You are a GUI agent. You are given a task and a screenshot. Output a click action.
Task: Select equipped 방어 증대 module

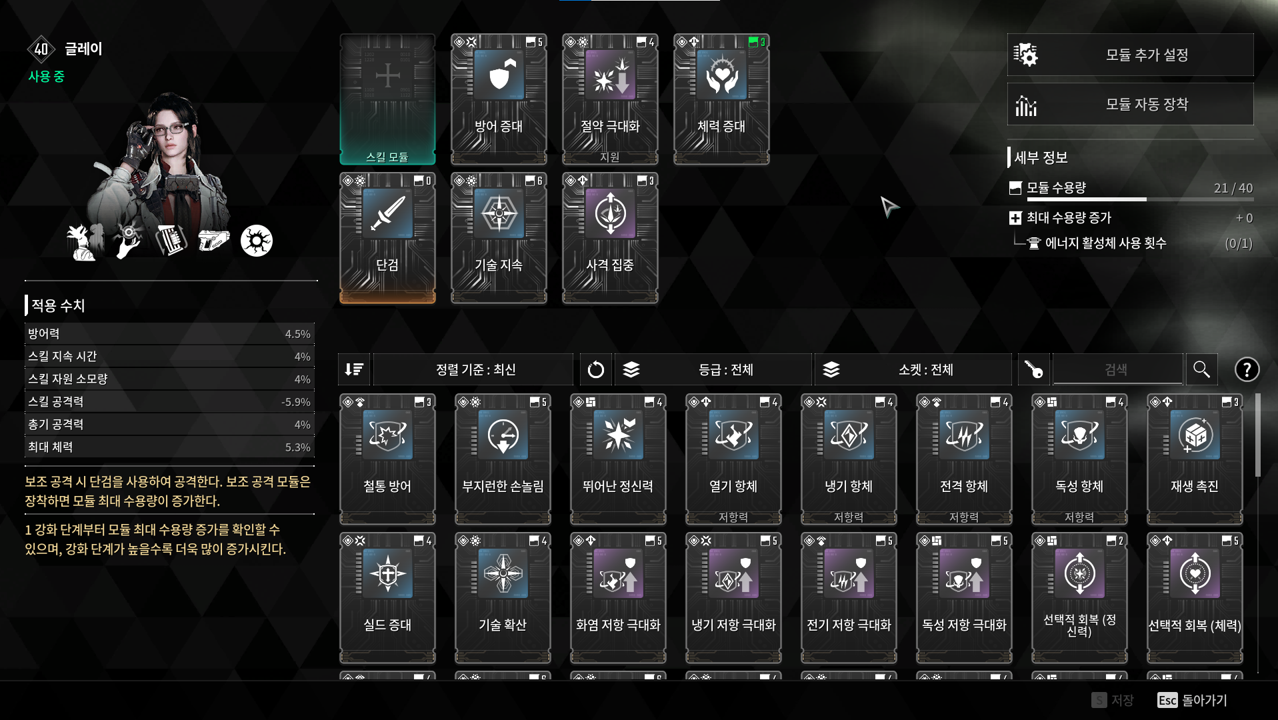(x=499, y=99)
